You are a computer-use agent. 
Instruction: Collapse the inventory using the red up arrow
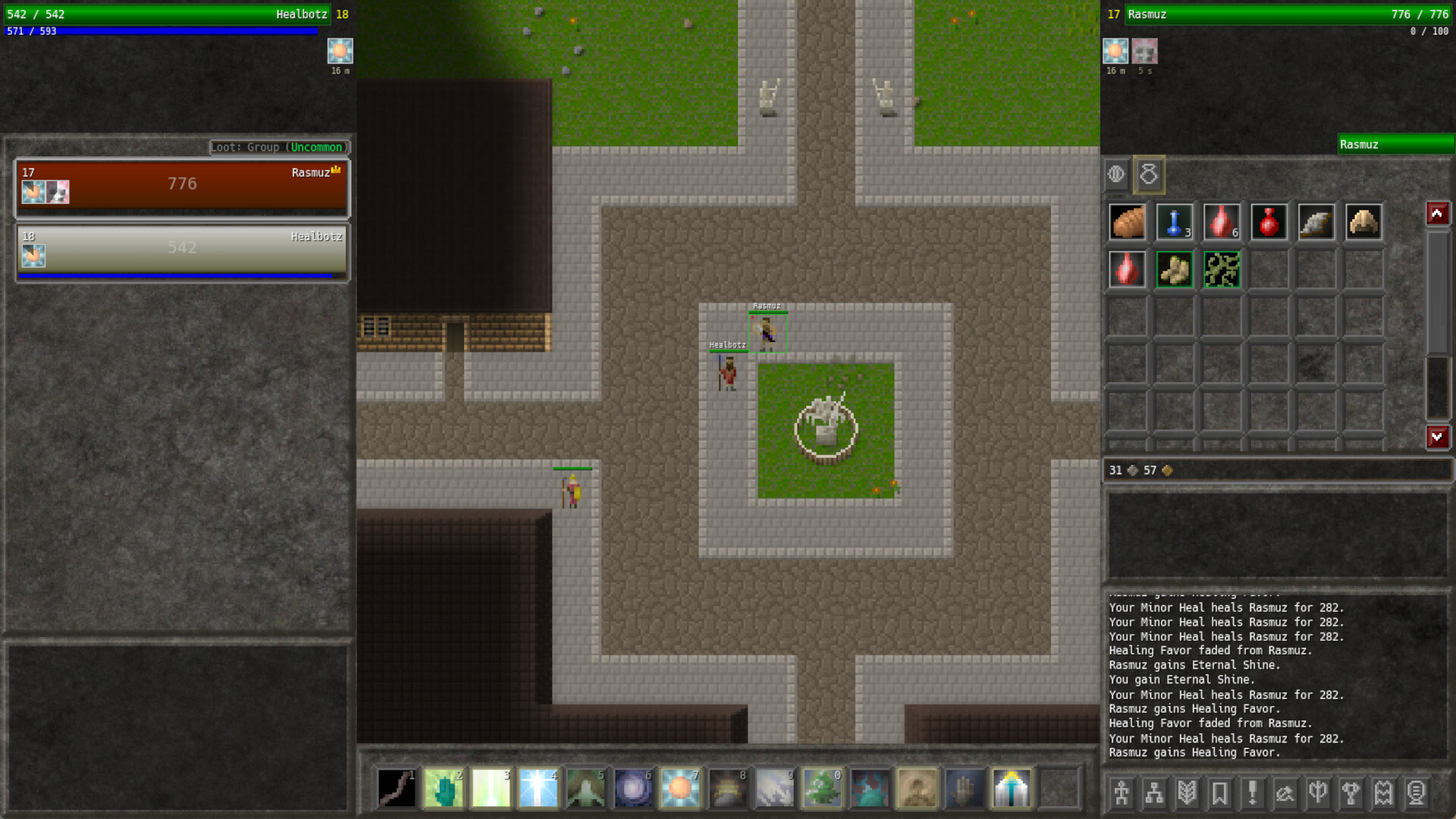tap(1438, 213)
